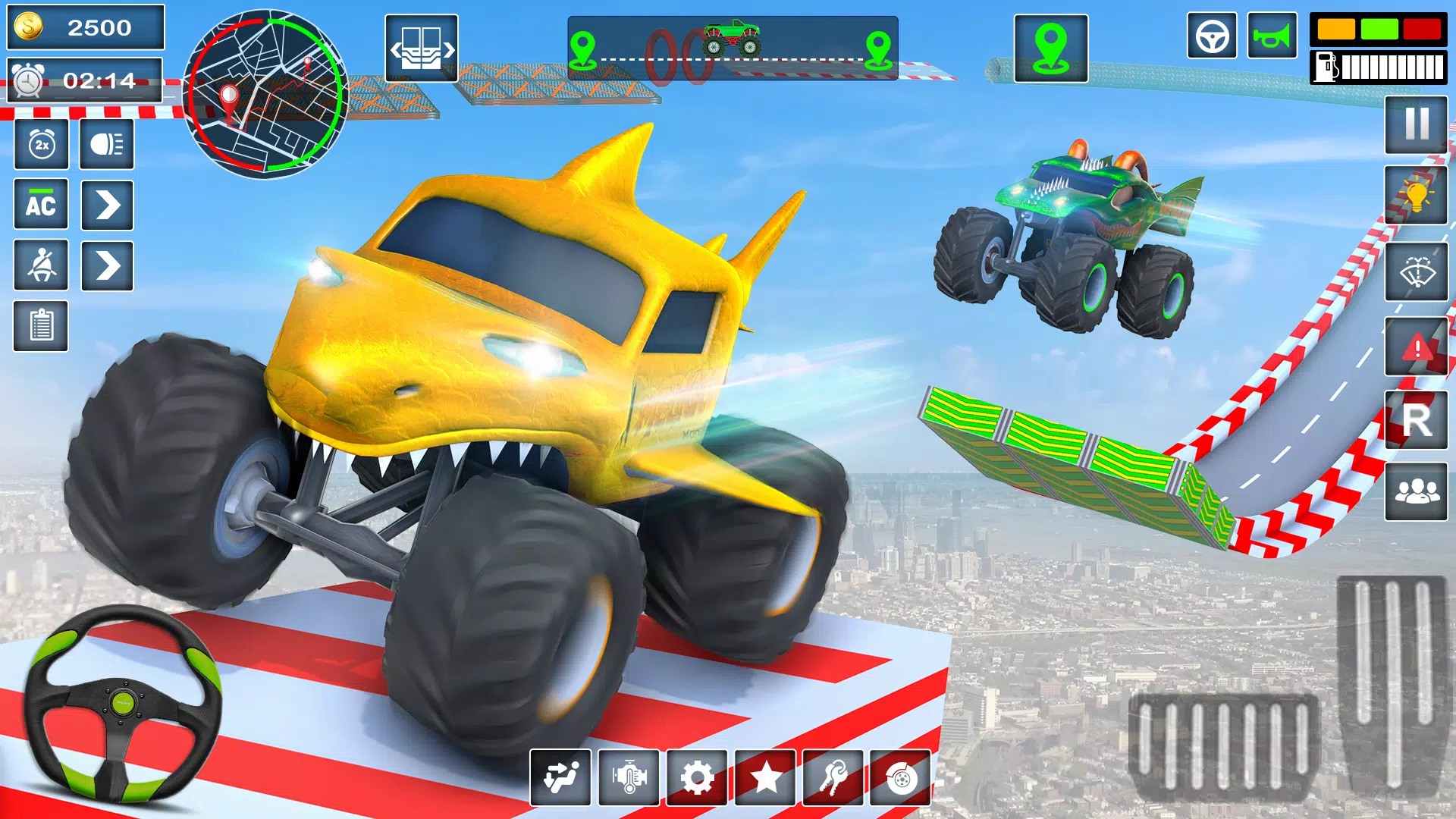The height and width of the screenshot is (819, 1456).
Task: Shift into reverse with R button
Action: [x=1415, y=420]
